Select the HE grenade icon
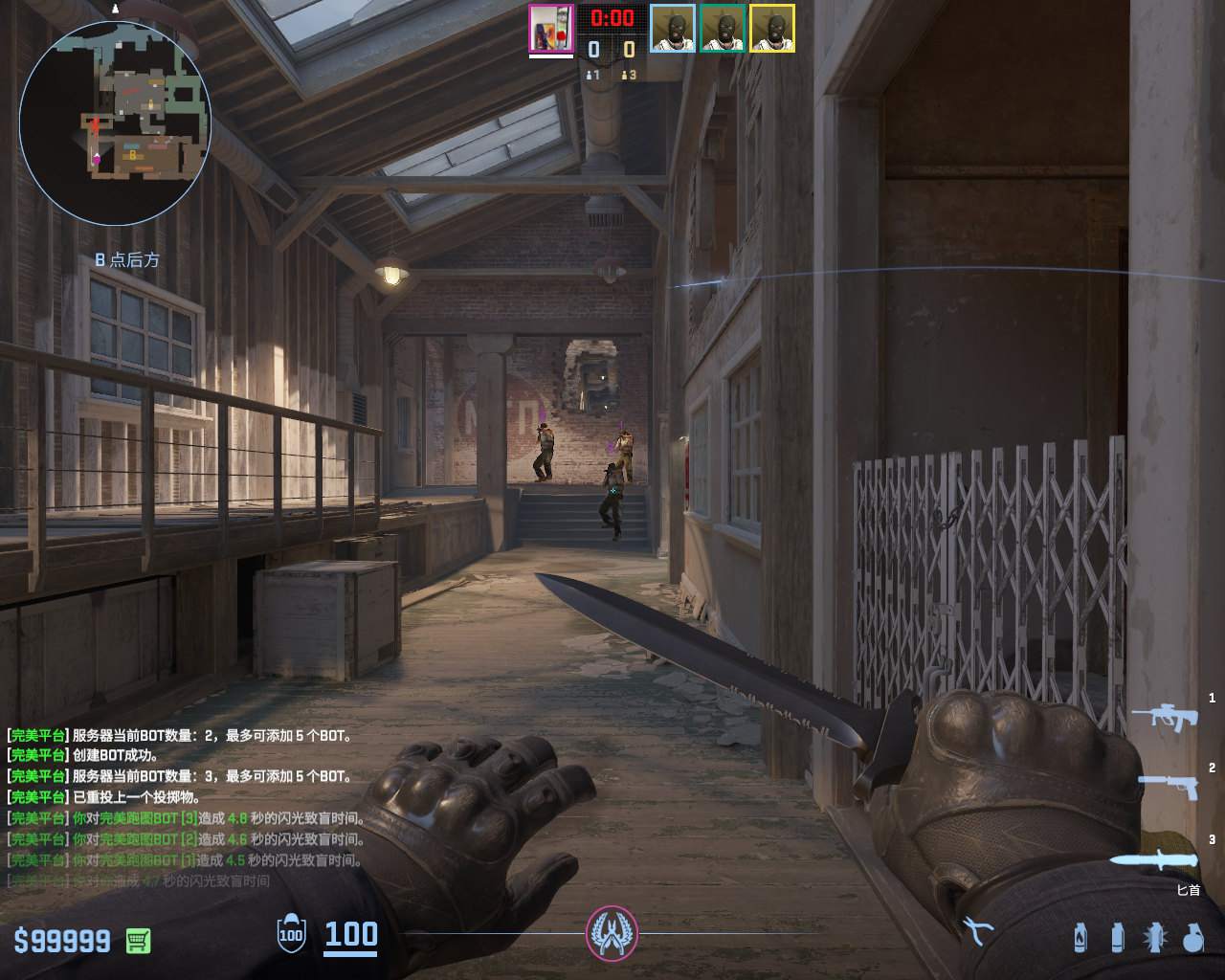 [1193, 937]
